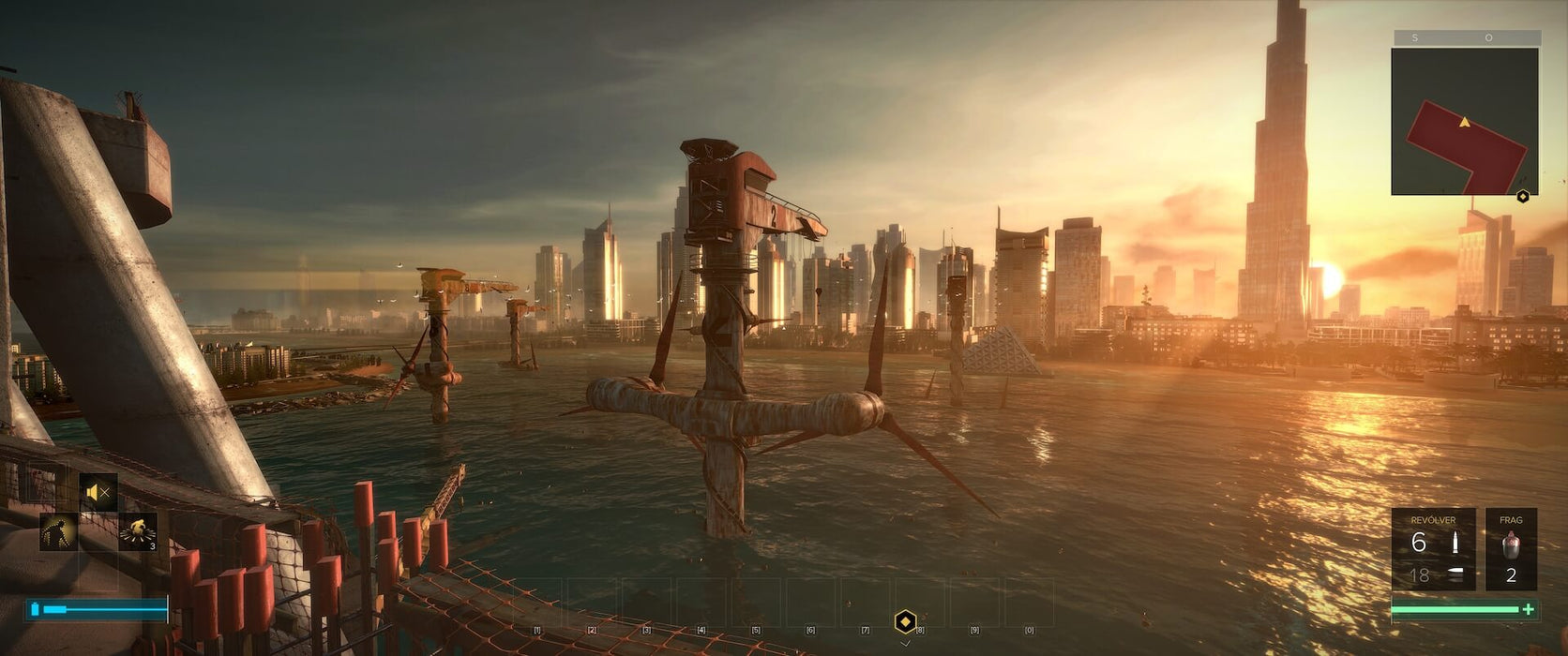Activate the crouching figure augmentation icon

58,532
